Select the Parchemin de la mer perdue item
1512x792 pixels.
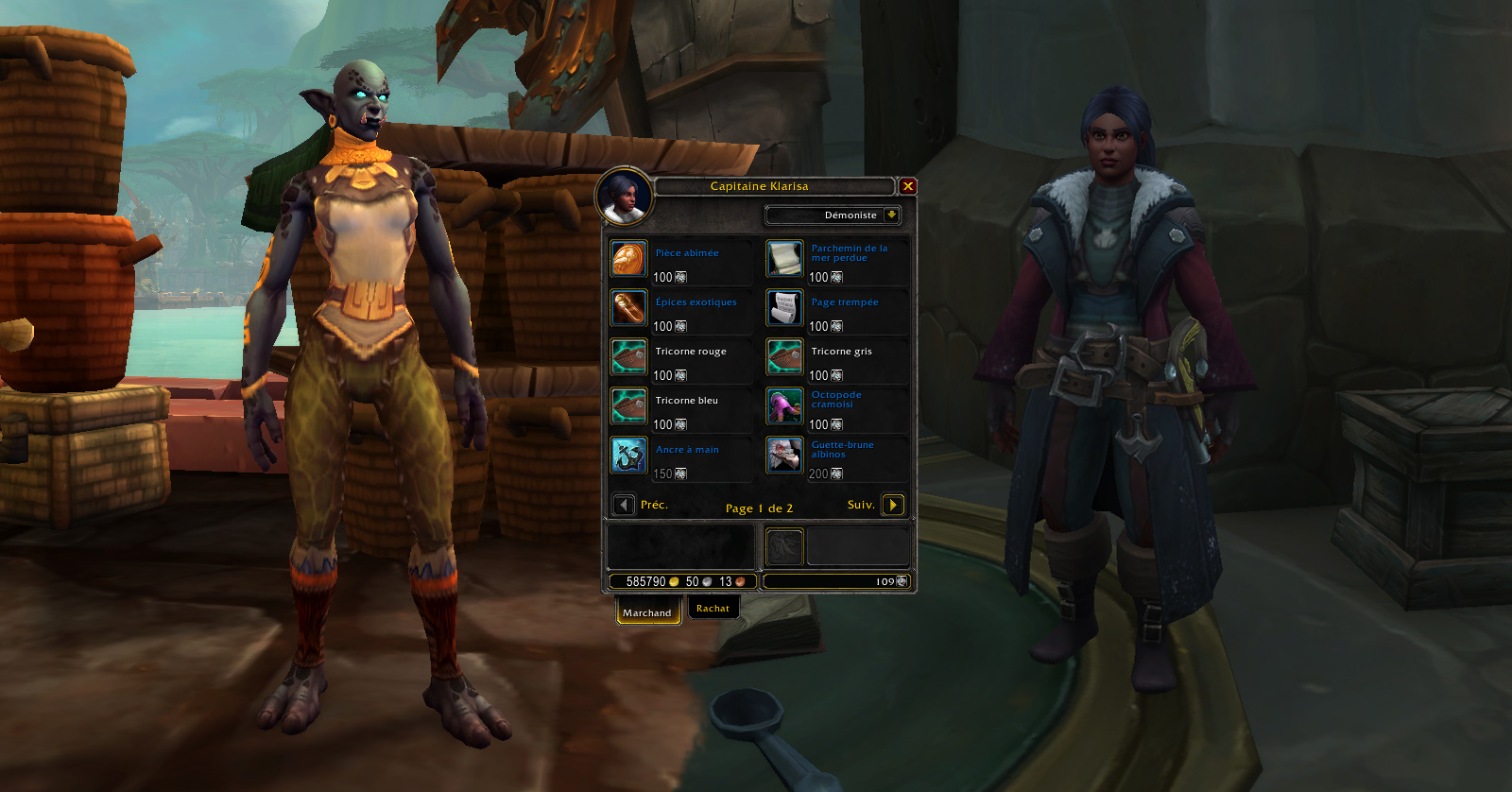[x=784, y=258]
